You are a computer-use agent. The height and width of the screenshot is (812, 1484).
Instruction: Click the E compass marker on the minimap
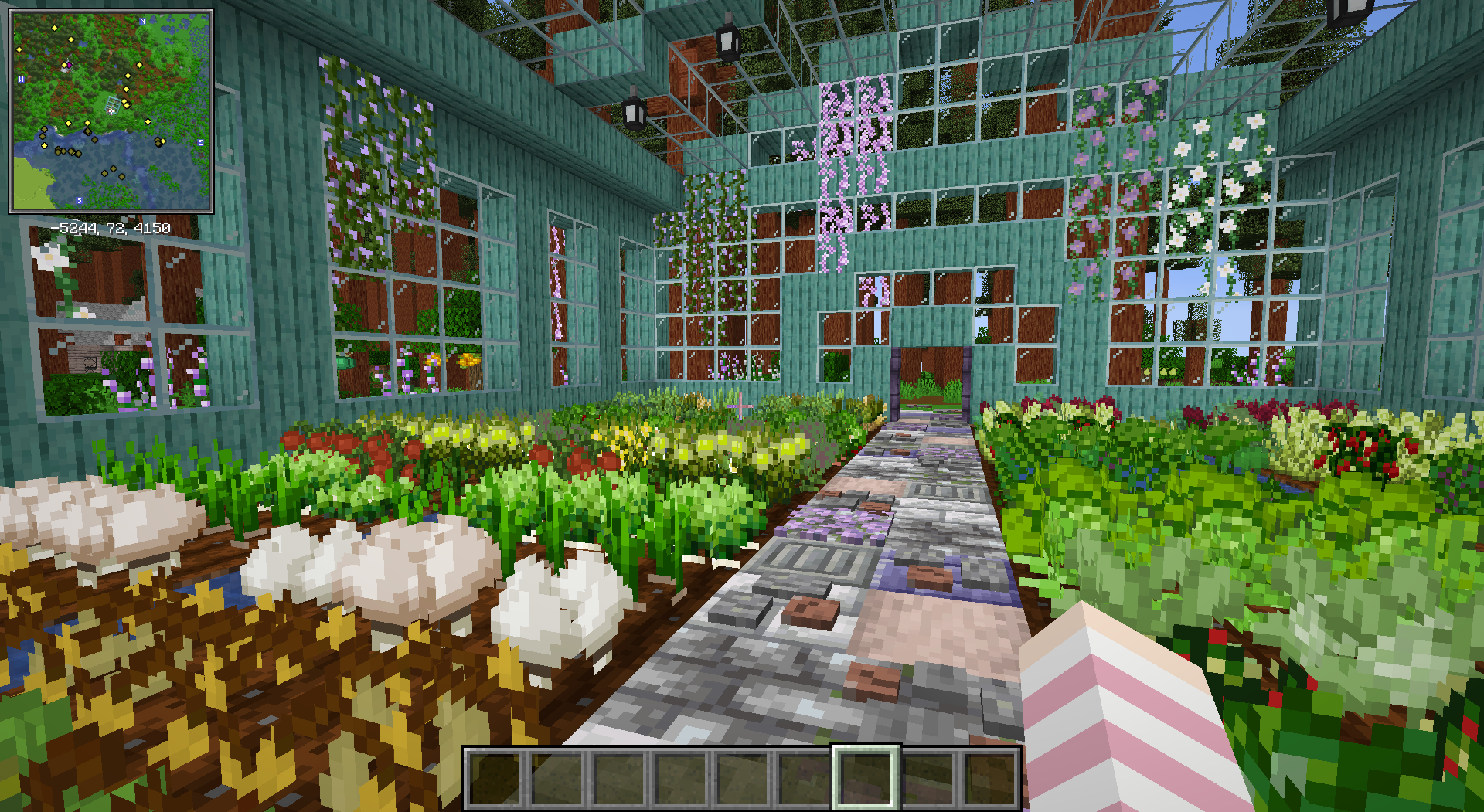point(200,143)
